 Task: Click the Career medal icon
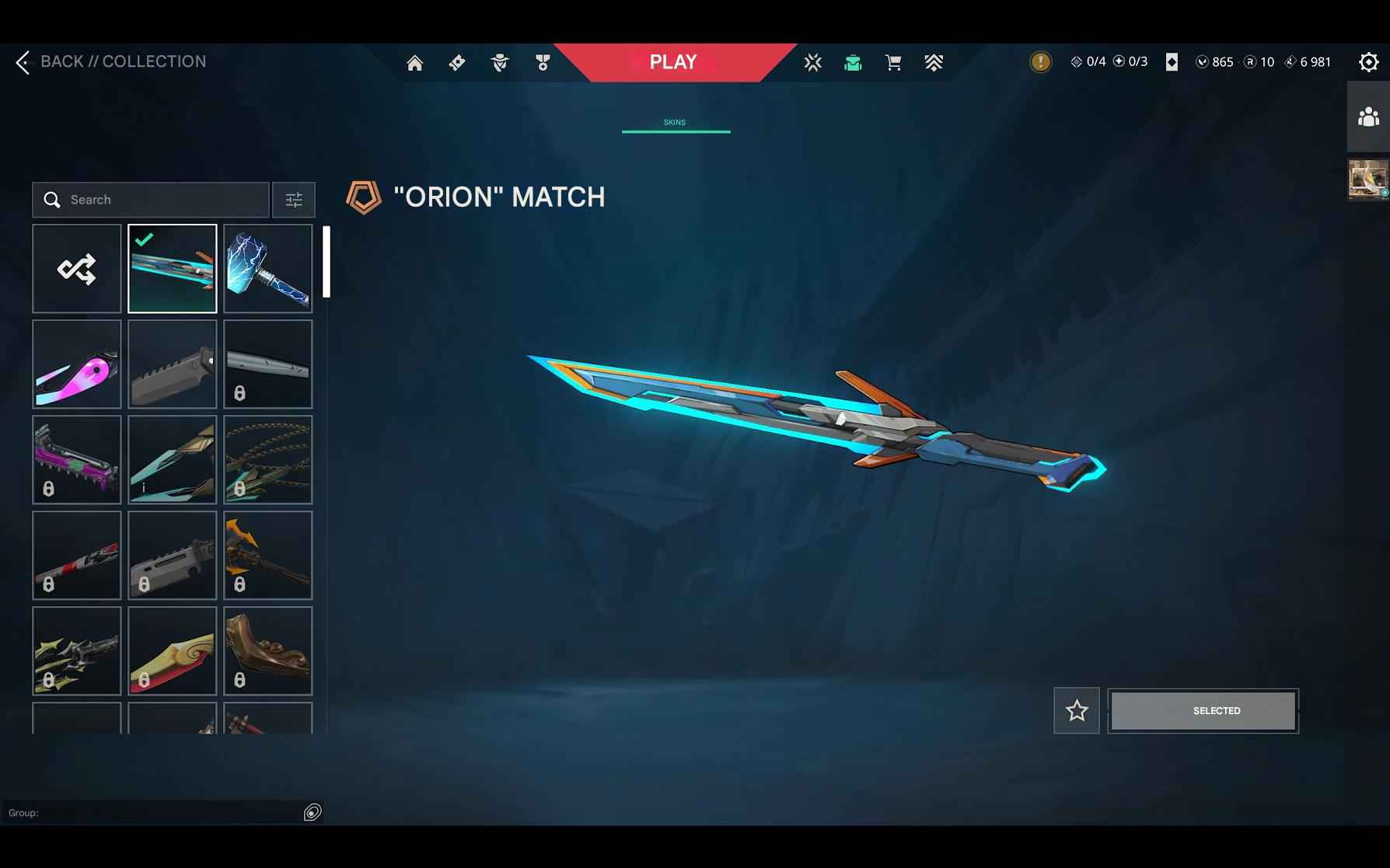543,62
